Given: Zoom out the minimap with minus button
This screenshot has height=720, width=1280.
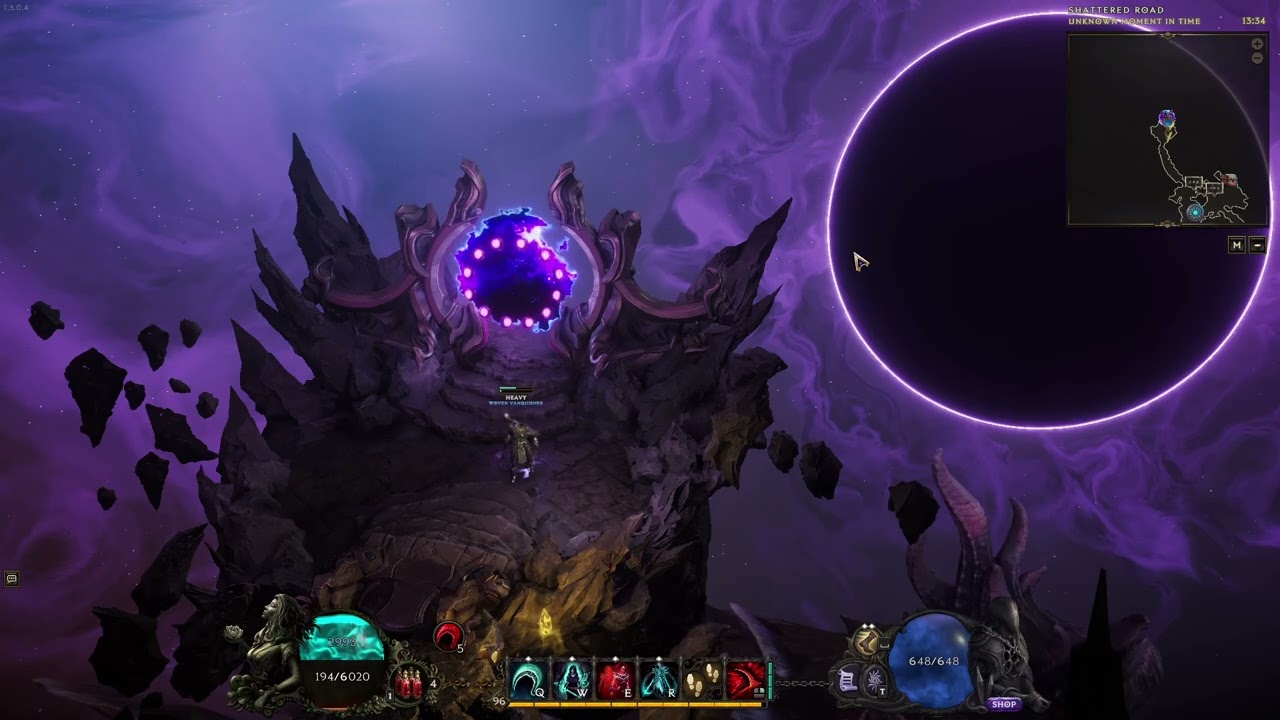Looking at the screenshot, I should [1257, 58].
